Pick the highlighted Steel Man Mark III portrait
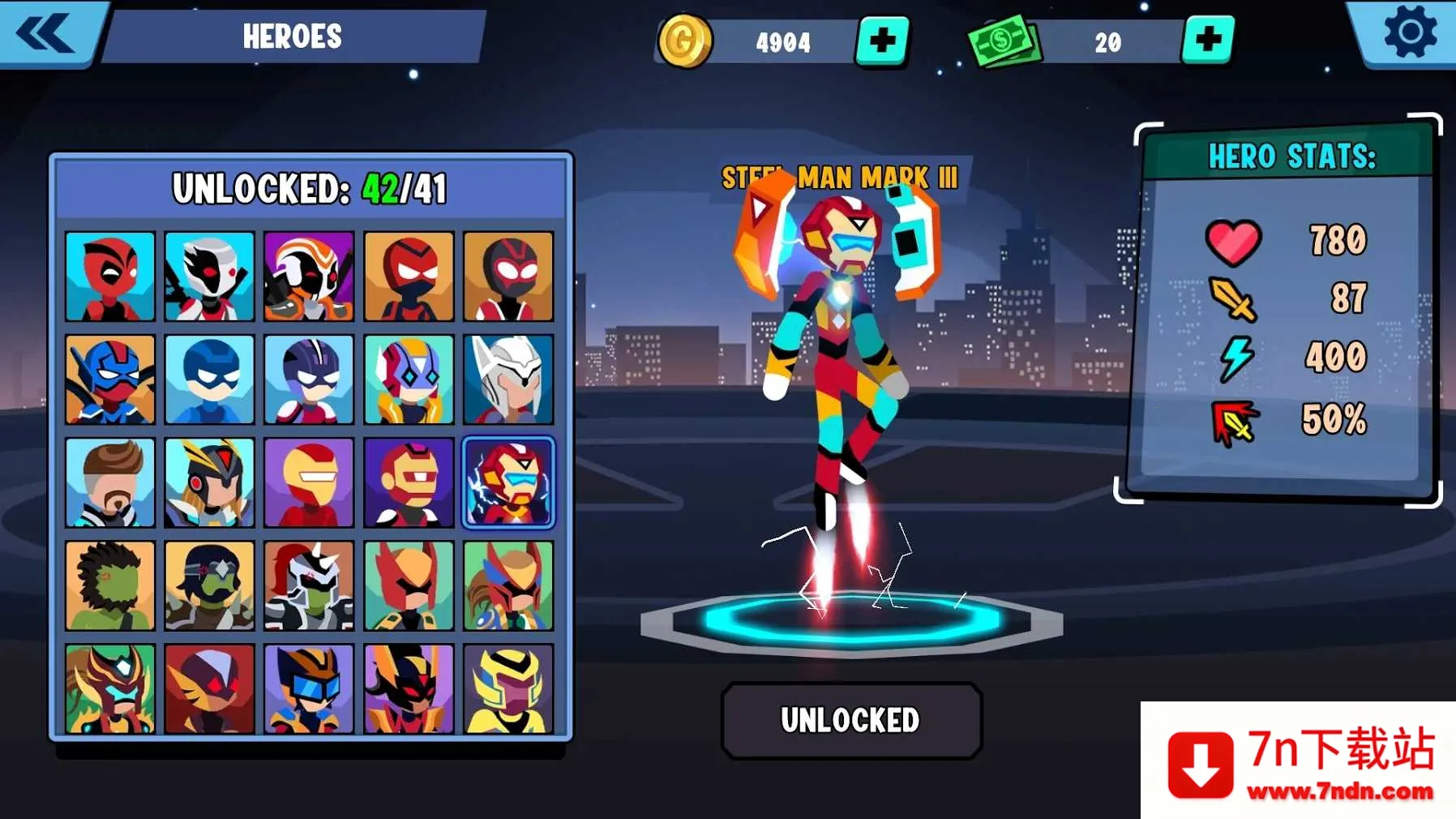Screen dimensions: 1456x819 coord(508,483)
